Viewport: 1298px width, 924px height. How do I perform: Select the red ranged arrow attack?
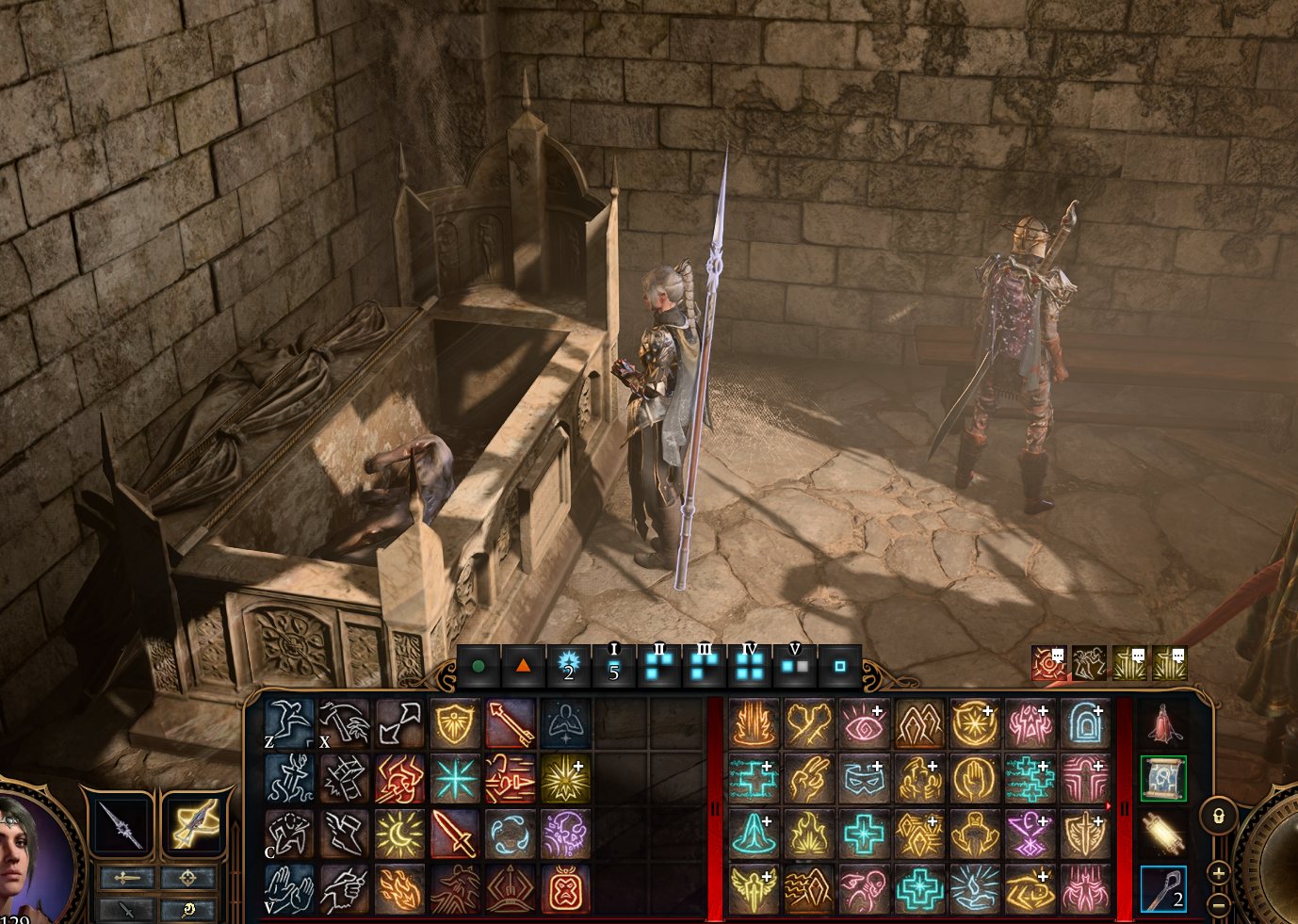(510, 723)
